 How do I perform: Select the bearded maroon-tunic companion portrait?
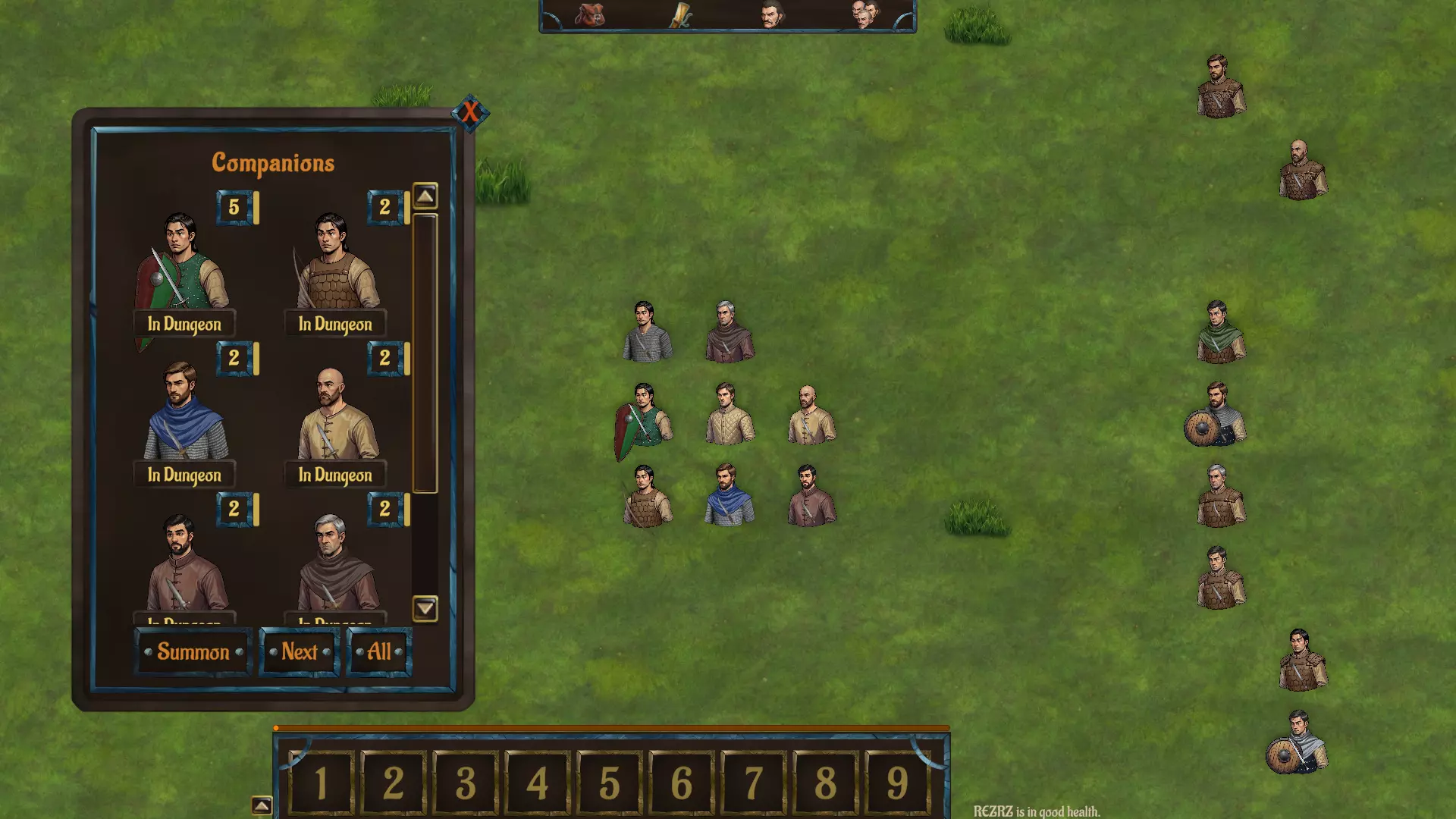point(184,563)
